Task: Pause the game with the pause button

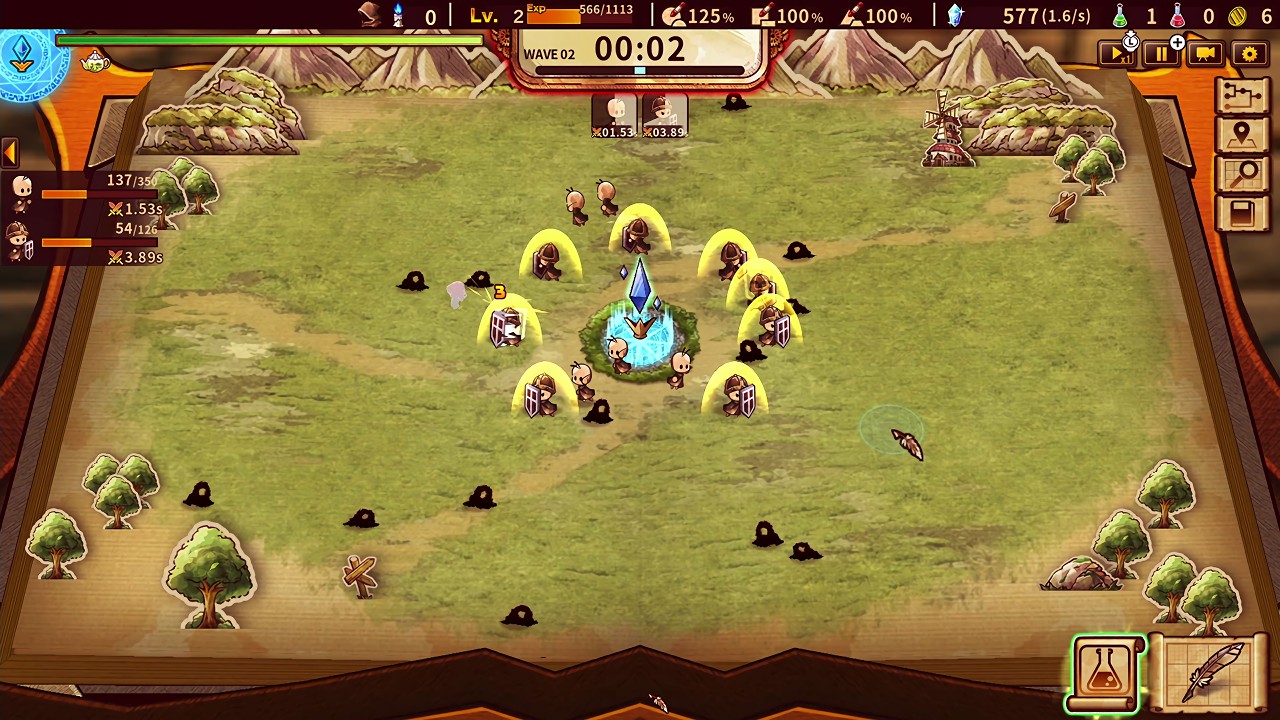Action: pos(1161,54)
